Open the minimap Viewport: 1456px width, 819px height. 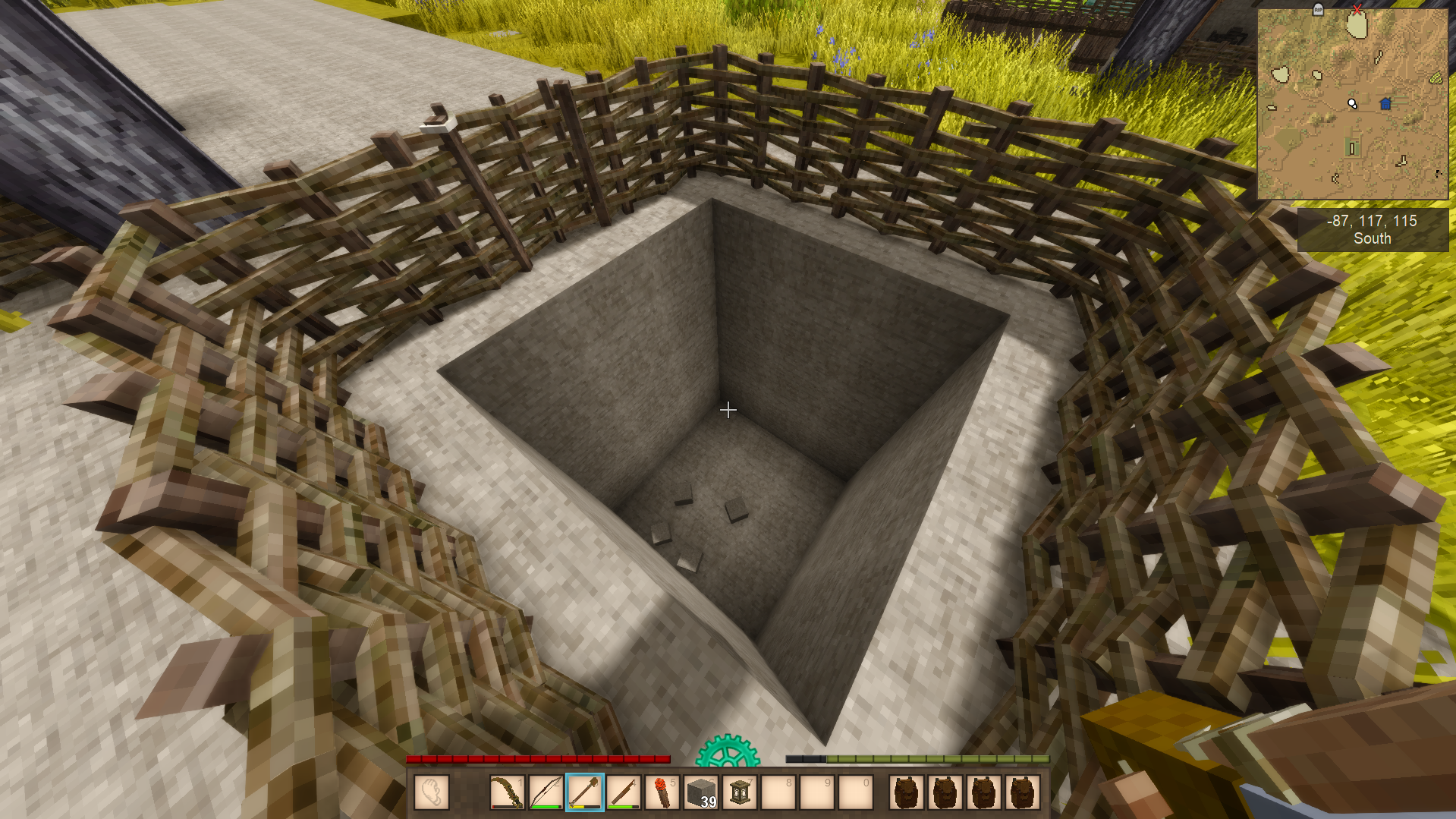point(1352,104)
